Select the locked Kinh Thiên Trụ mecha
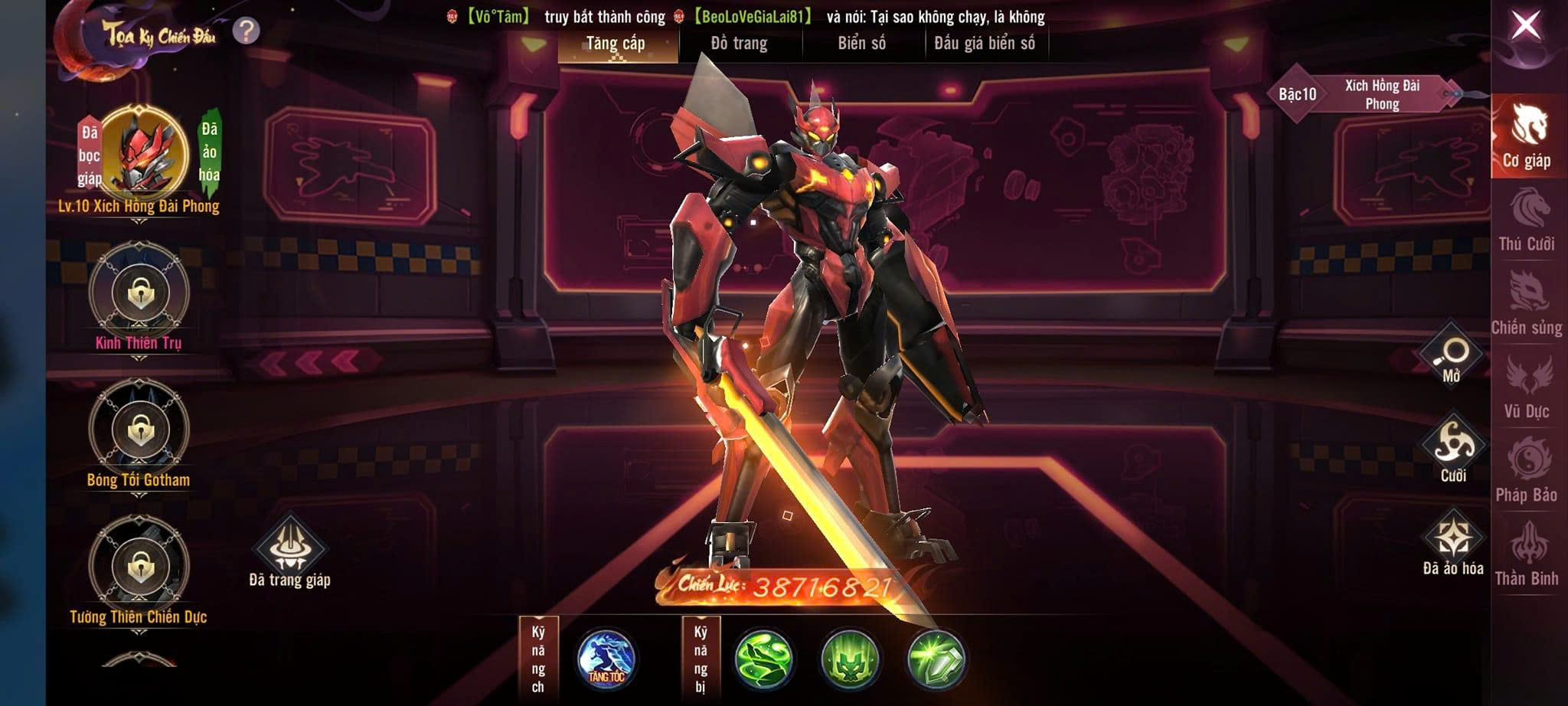Screen dimensions: 1568x706 (139, 293)
